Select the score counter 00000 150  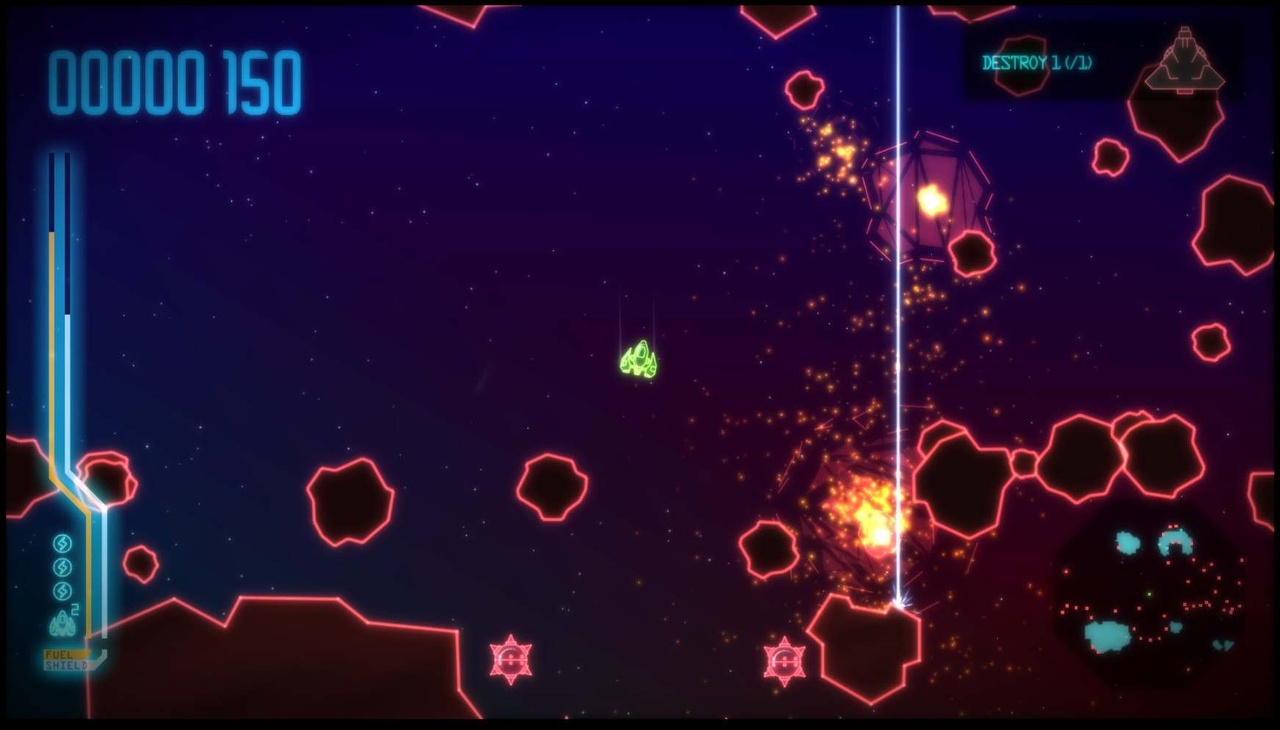pyautogui.click(x=173, y=83)
